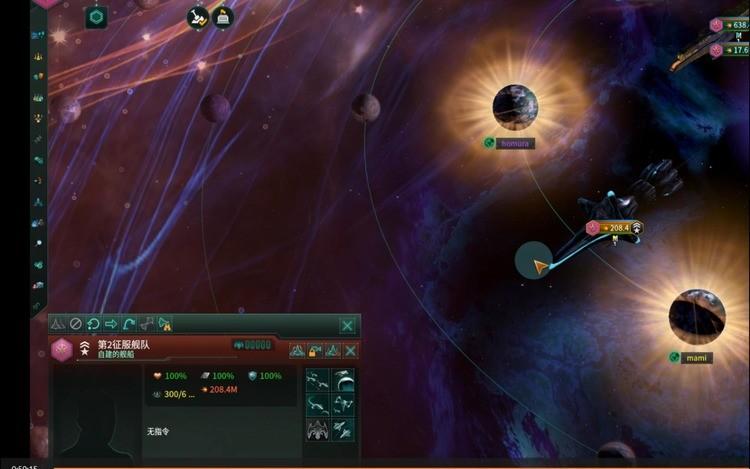Toggle the padlock icon on the fleet header
750x469 pixels.
pos(314,350)
